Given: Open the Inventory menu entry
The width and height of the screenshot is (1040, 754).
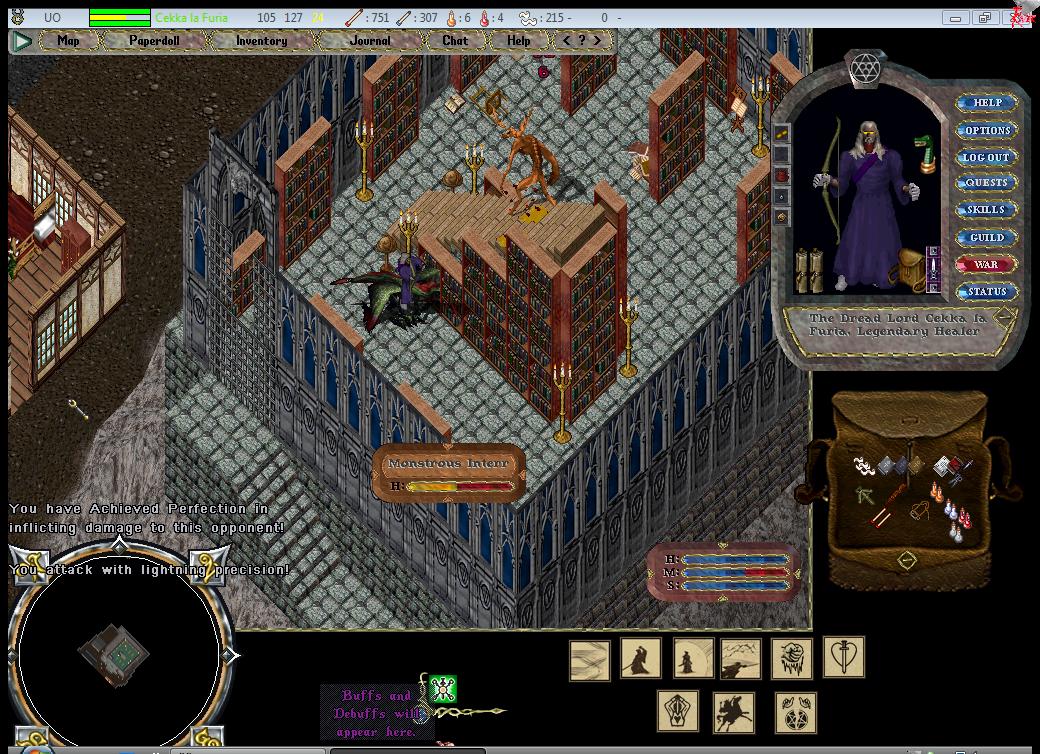Looking at the screenshot, I should coord(261,41).
